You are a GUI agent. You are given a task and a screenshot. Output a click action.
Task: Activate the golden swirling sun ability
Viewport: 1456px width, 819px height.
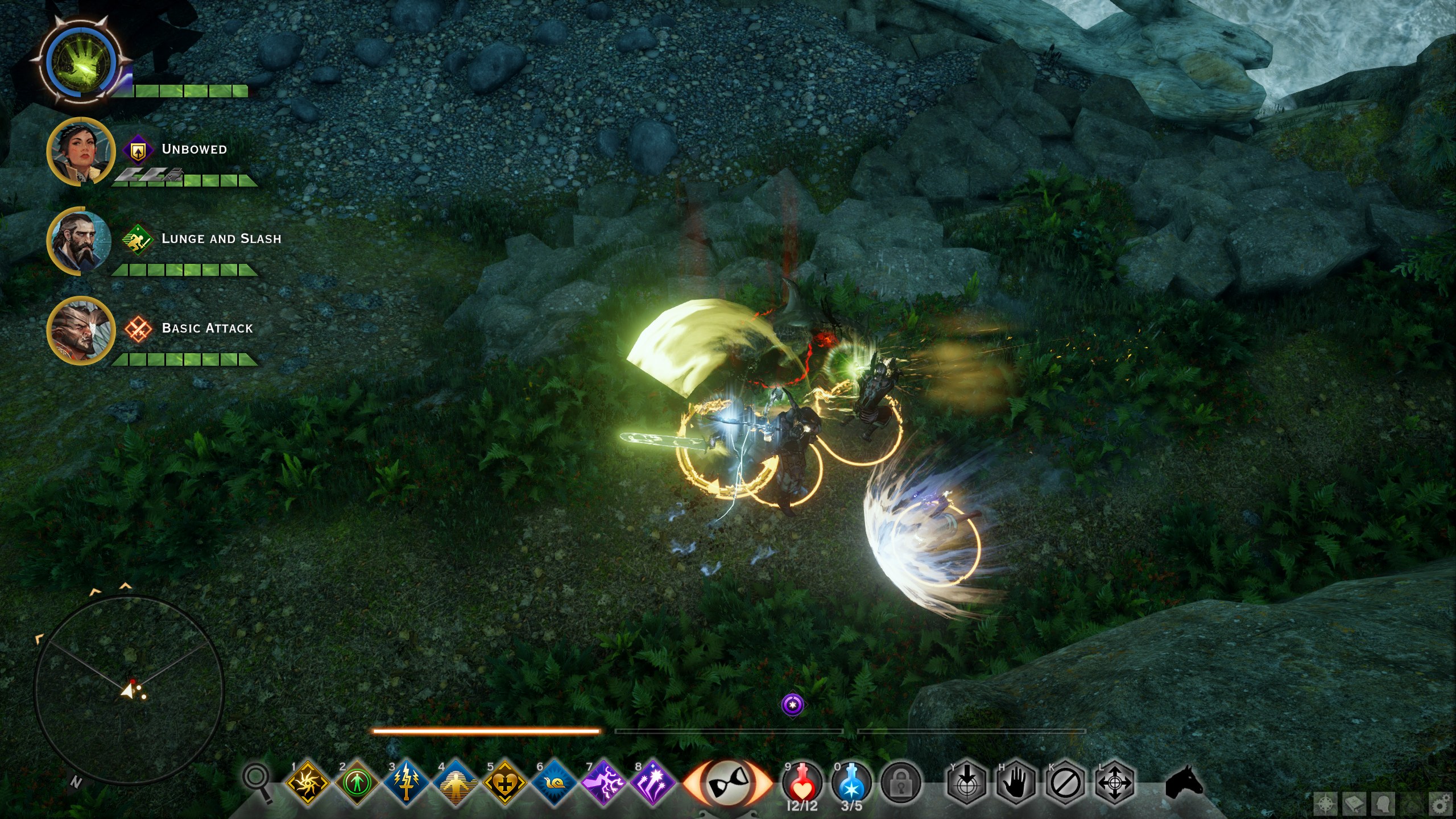tap(308, 783)
